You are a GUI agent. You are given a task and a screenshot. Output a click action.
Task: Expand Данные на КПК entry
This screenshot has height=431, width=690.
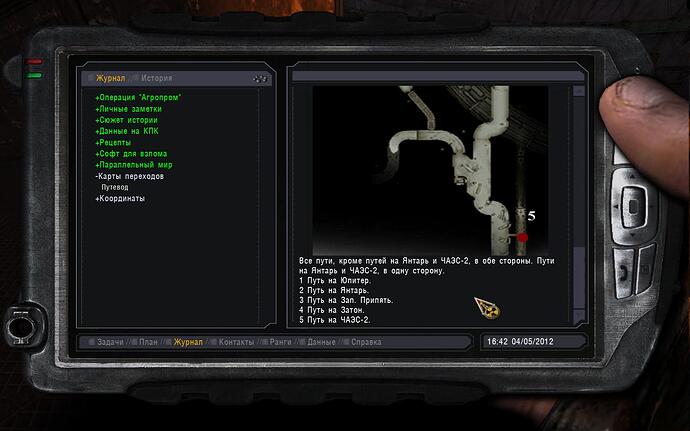(127, 131)
